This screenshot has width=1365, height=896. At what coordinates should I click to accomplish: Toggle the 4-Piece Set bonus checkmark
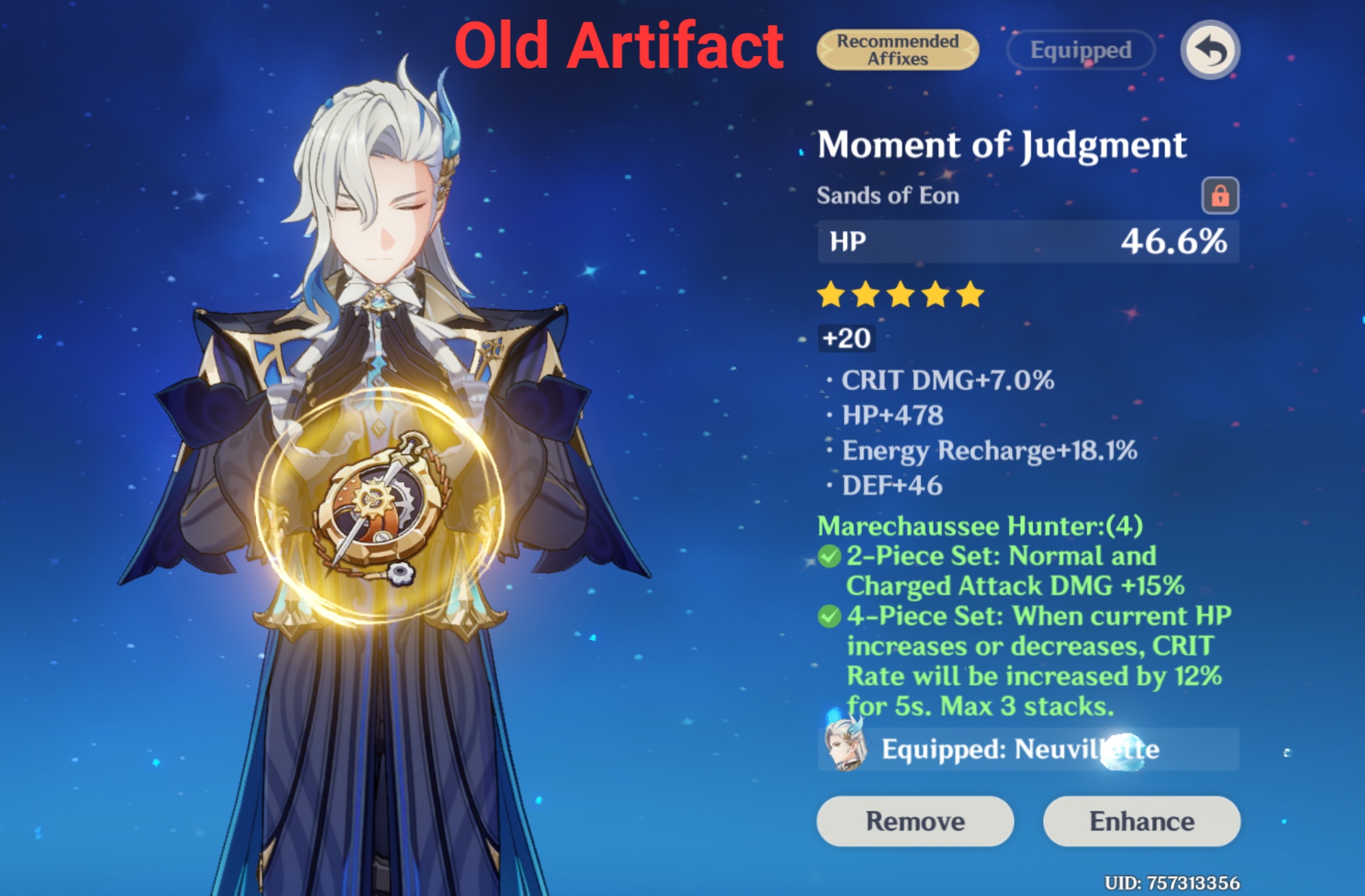tap(830, 617)
